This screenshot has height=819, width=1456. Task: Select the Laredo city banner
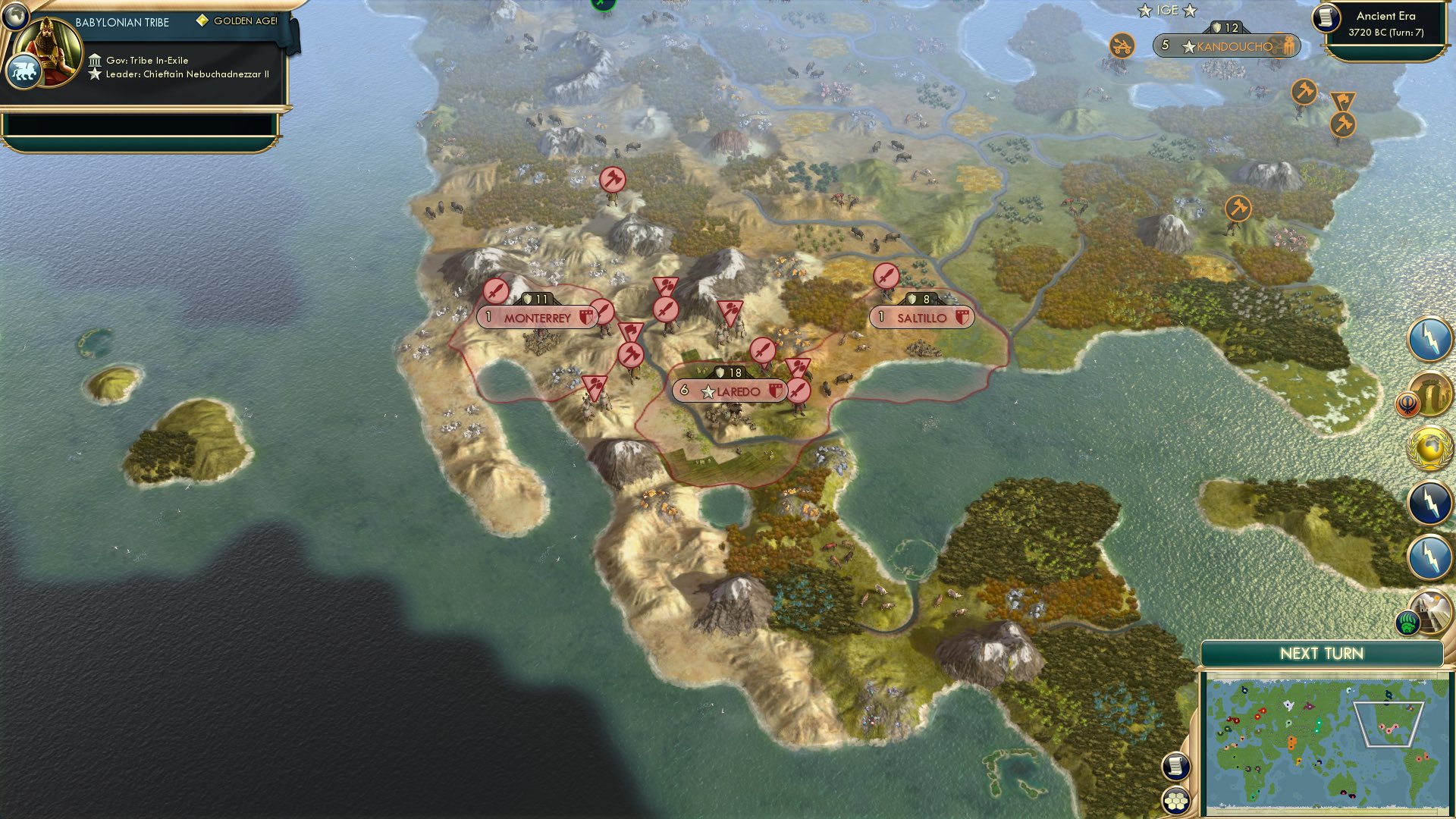pyautogui.click(x=728, y=391)
